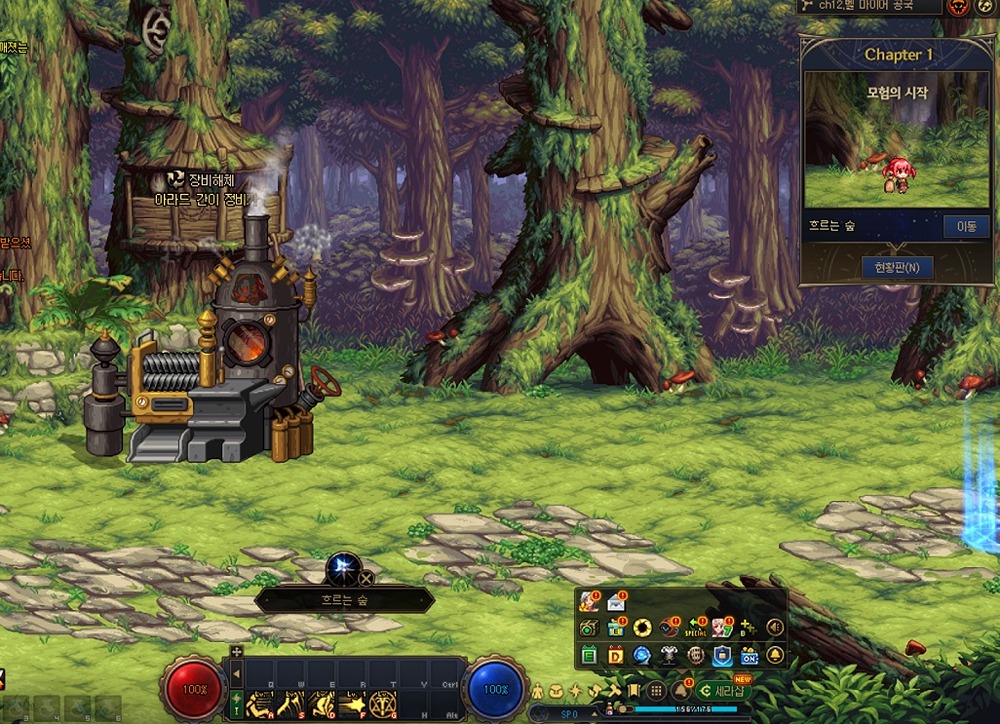Click the SPECIAL green arrow icon
Image resolution: width=1000 pixels, height=724 pixels.
695,628
